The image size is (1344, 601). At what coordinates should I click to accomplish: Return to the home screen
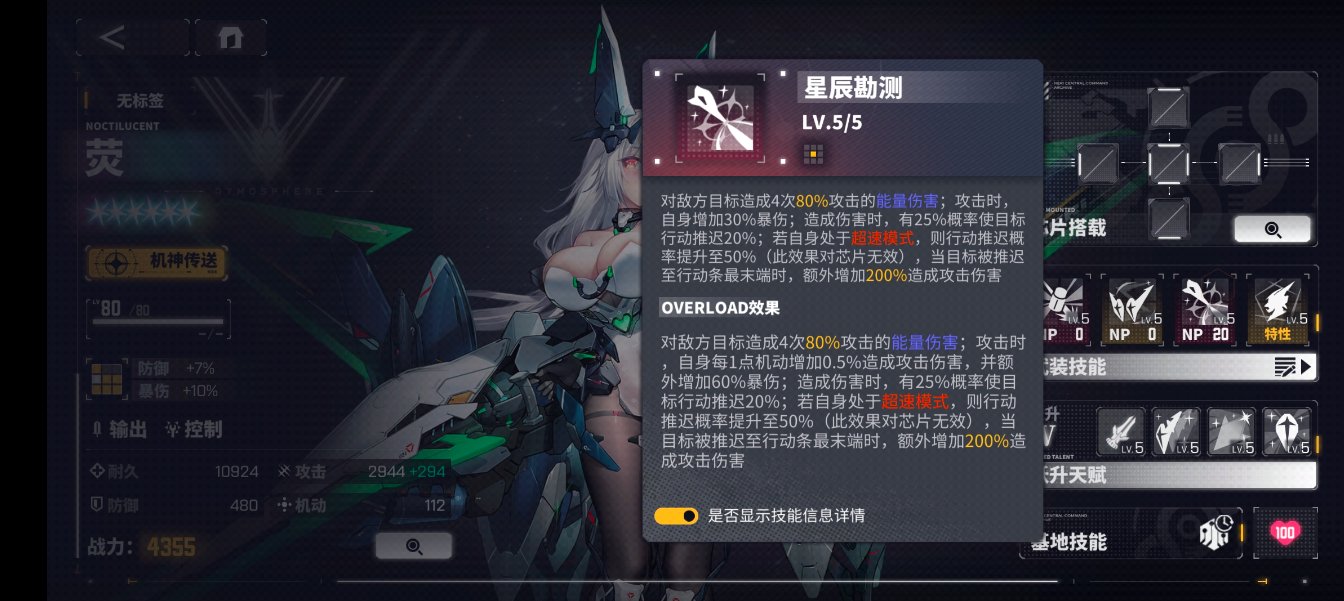[x=230, y=38]
